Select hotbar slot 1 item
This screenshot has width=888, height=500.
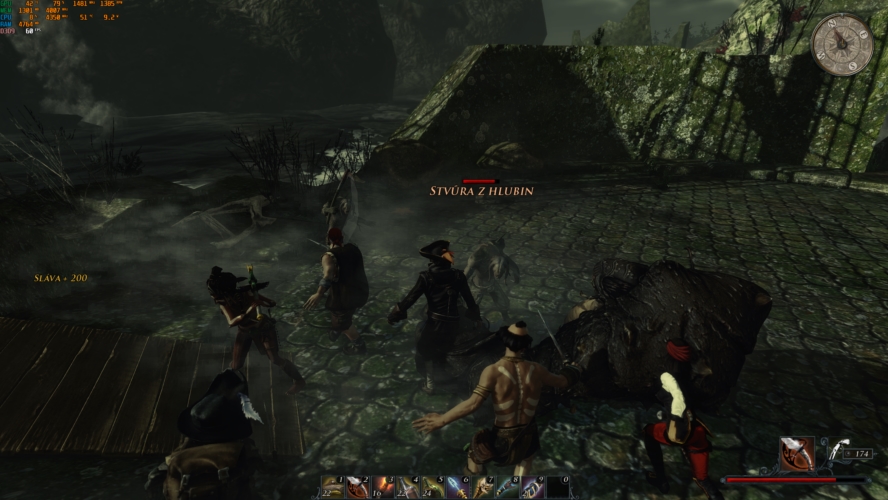click(x=333, y=487)
